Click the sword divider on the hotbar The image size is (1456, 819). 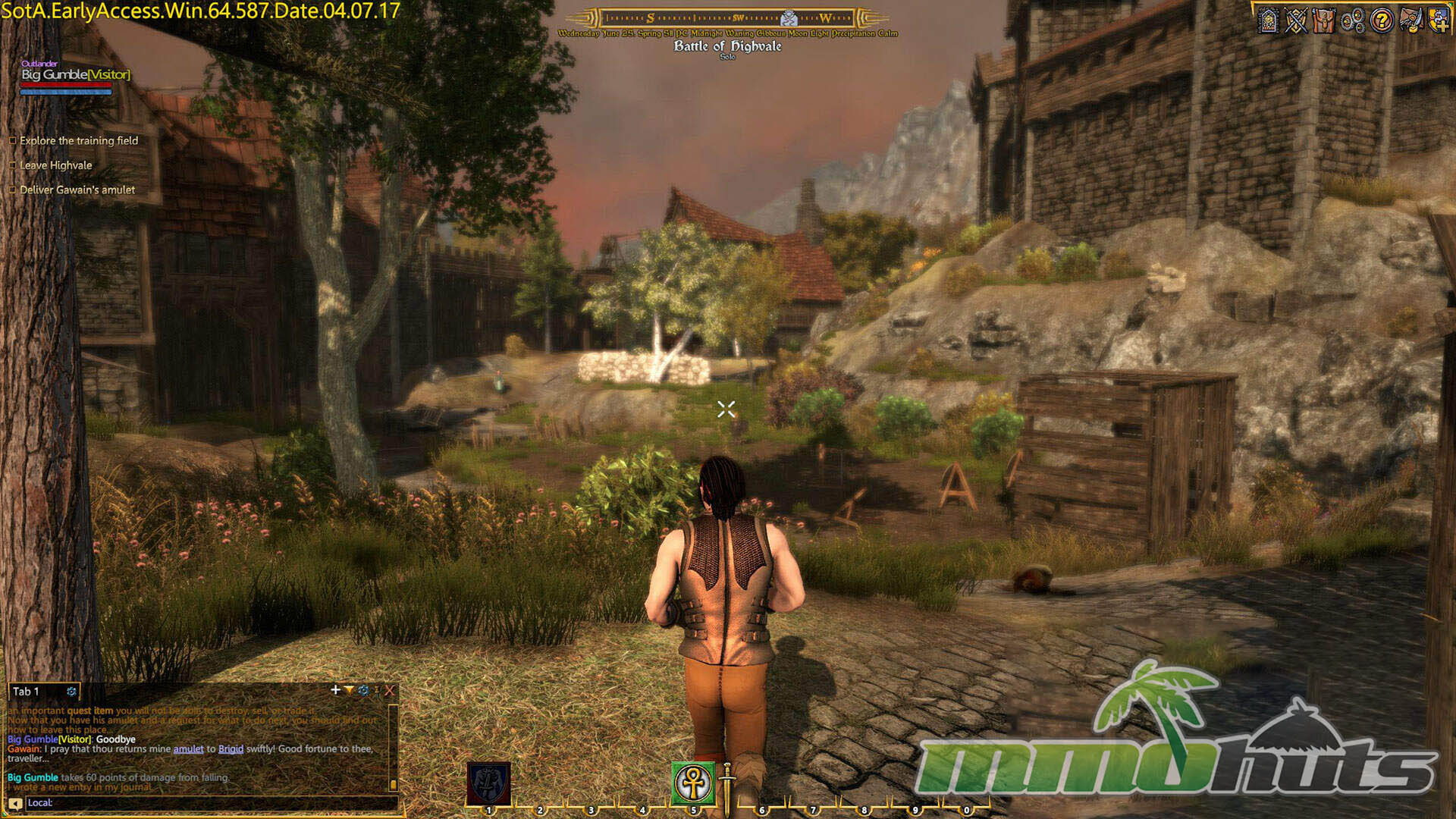click(726, 789)
